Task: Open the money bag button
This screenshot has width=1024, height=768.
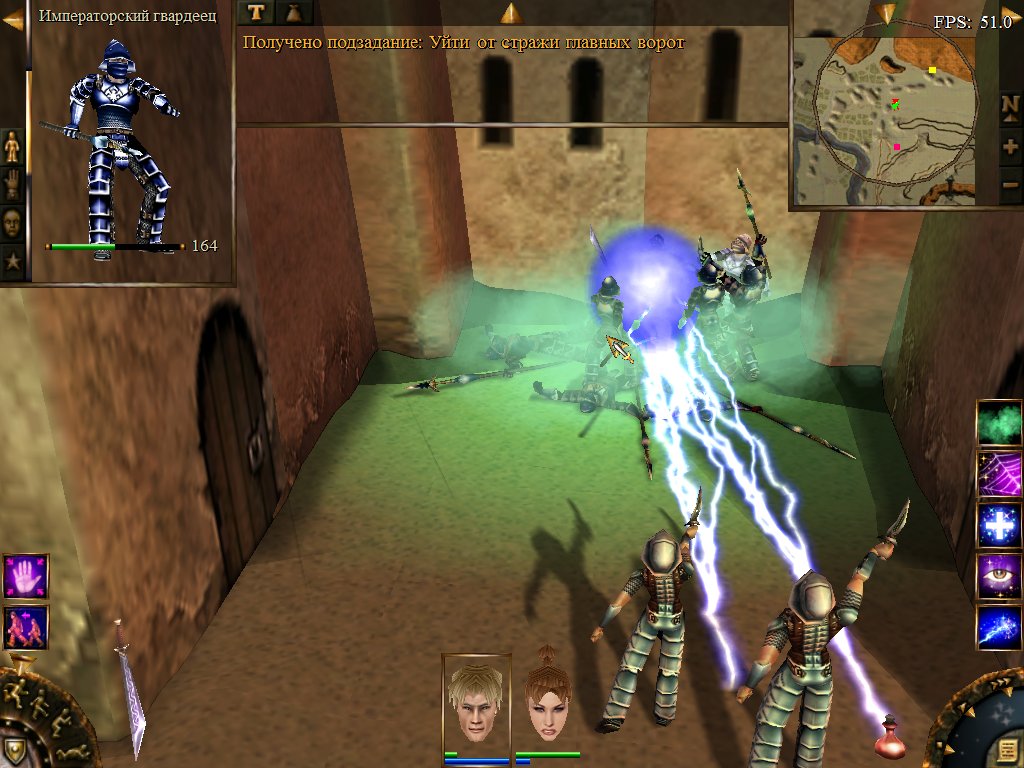Action: point(294,12)
